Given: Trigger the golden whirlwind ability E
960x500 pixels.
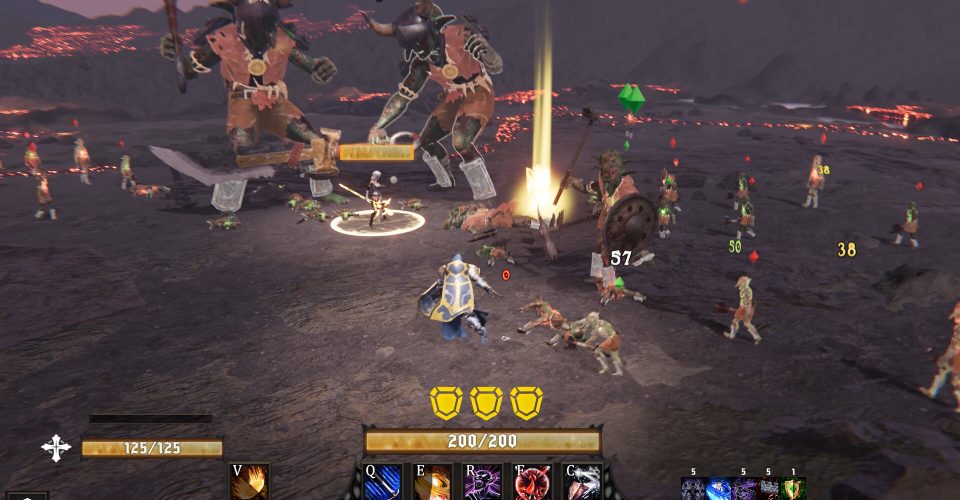Looking at the screenshot, I should 433,482.
